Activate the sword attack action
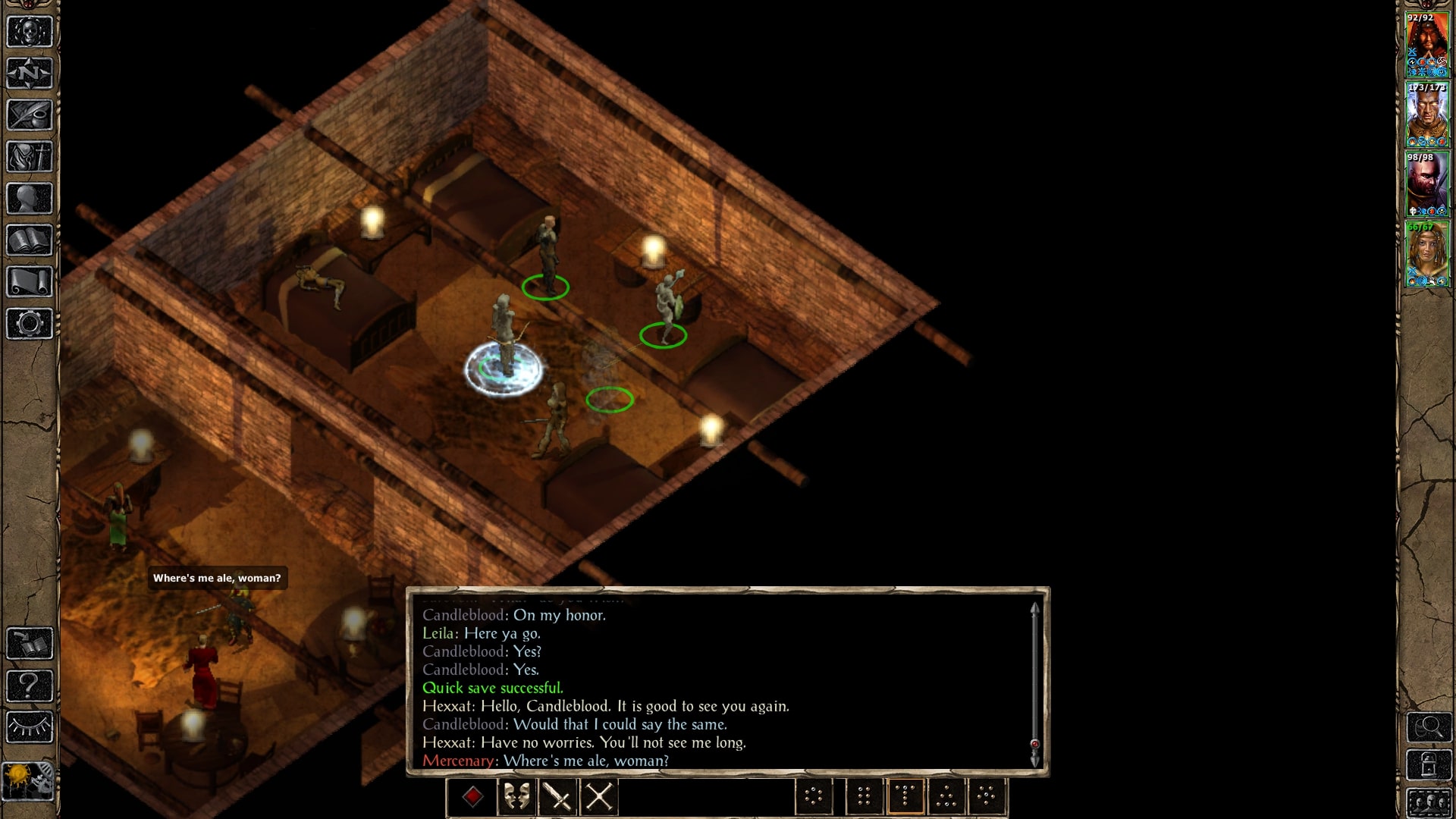The height and width of the screenshot is (819, 1456). pyautogui.click(x=558, y=797)
